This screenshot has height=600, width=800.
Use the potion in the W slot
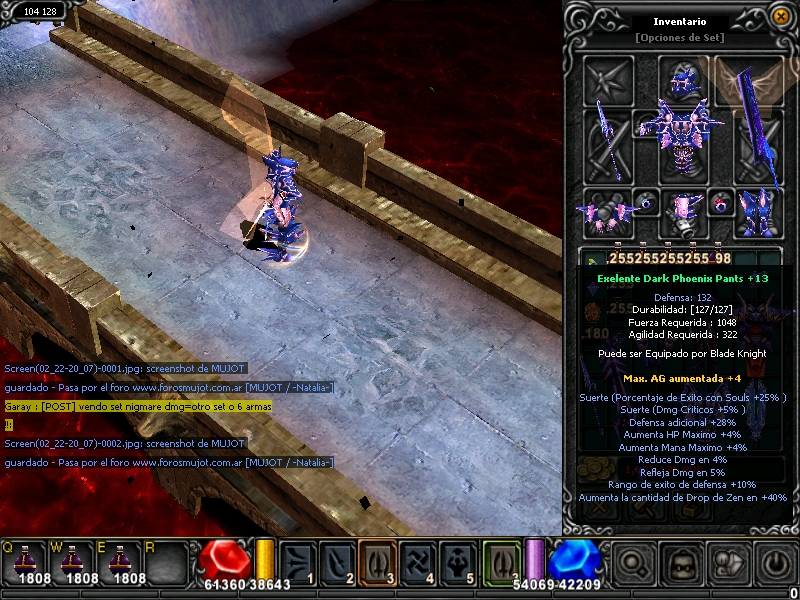[x=72, y=562]
